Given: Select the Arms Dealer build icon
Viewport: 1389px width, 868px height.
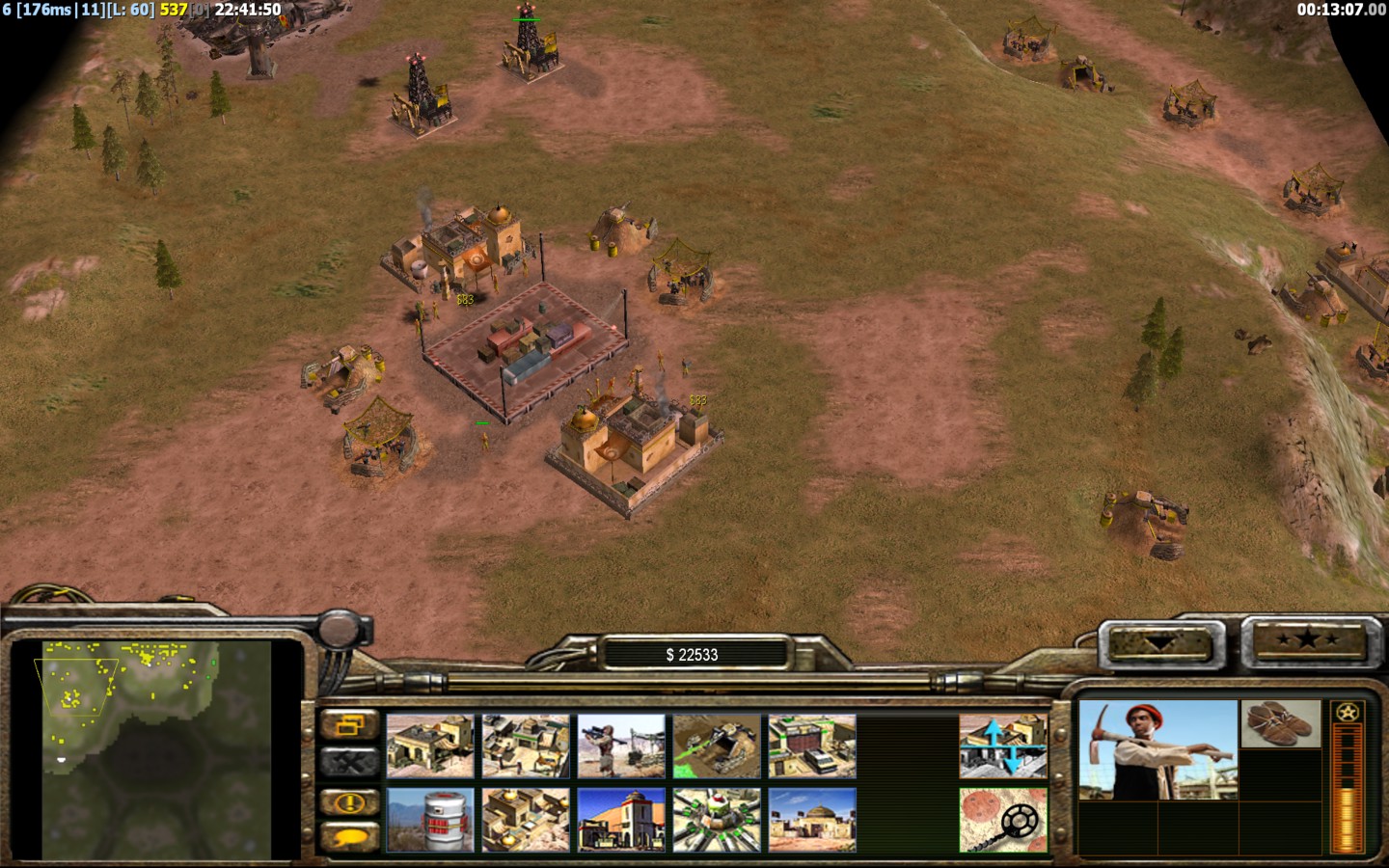Looking at the screenshot, I should coord(812,746).
